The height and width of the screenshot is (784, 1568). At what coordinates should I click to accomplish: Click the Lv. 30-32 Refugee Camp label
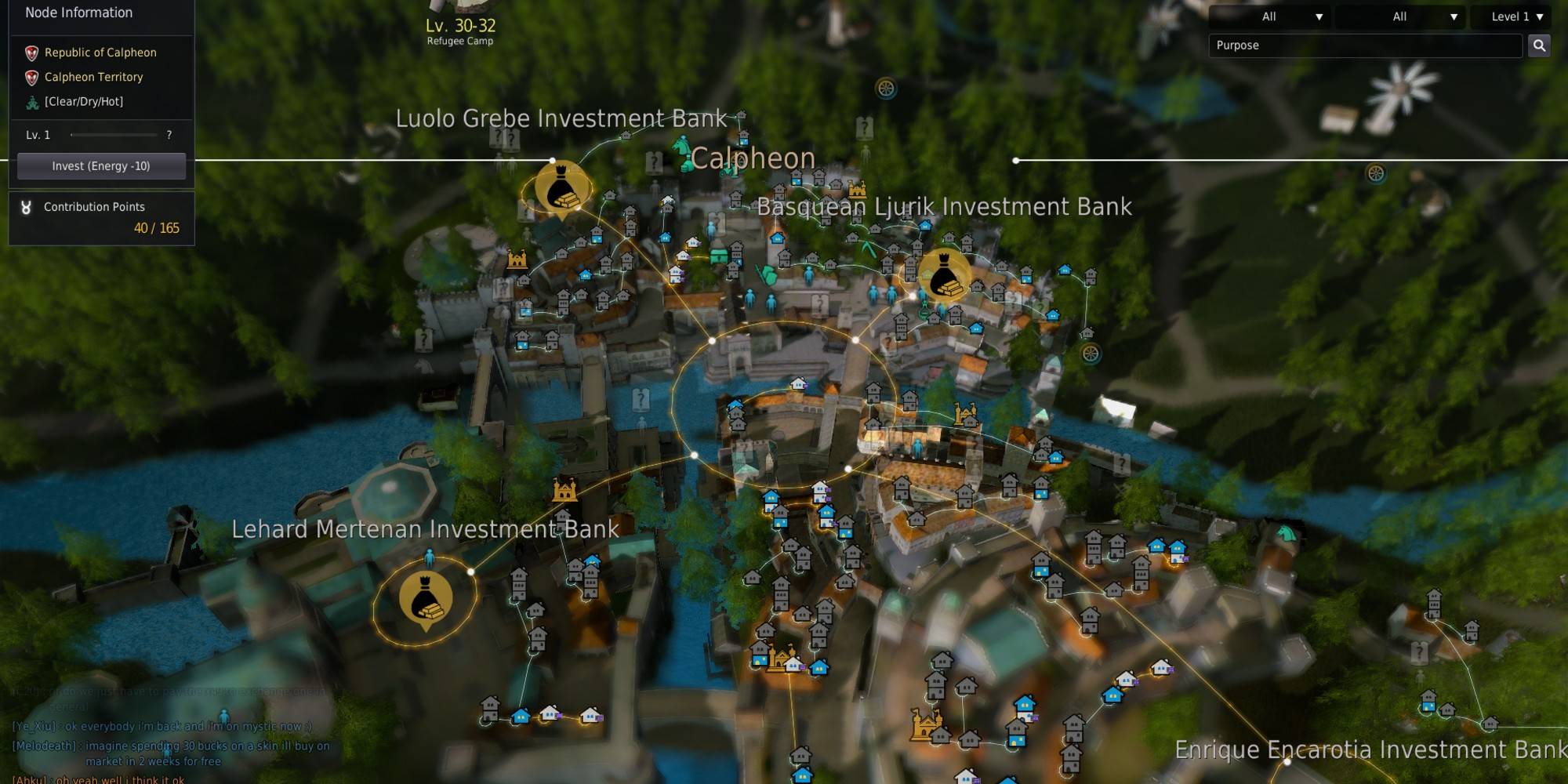pos(460,31)
